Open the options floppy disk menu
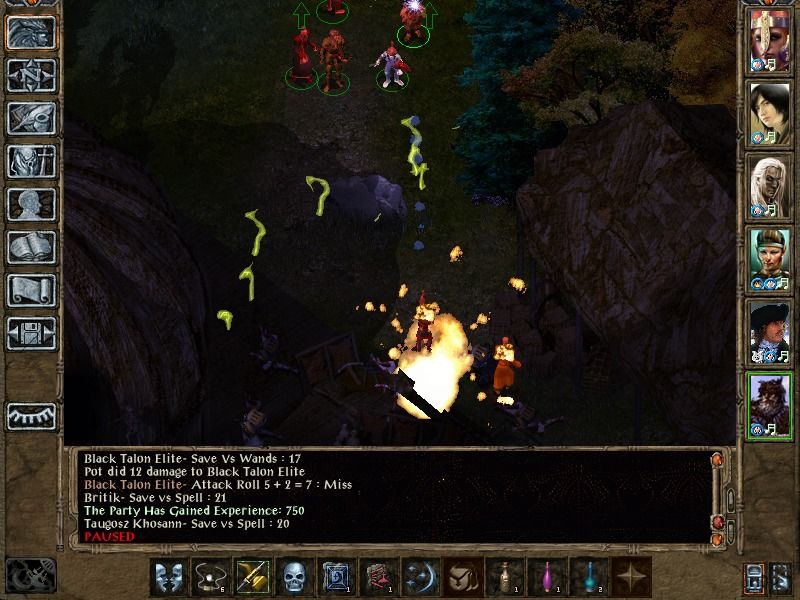Image resolution: width=800 pixels, height=600 pixels. click(x=31, y=333)
